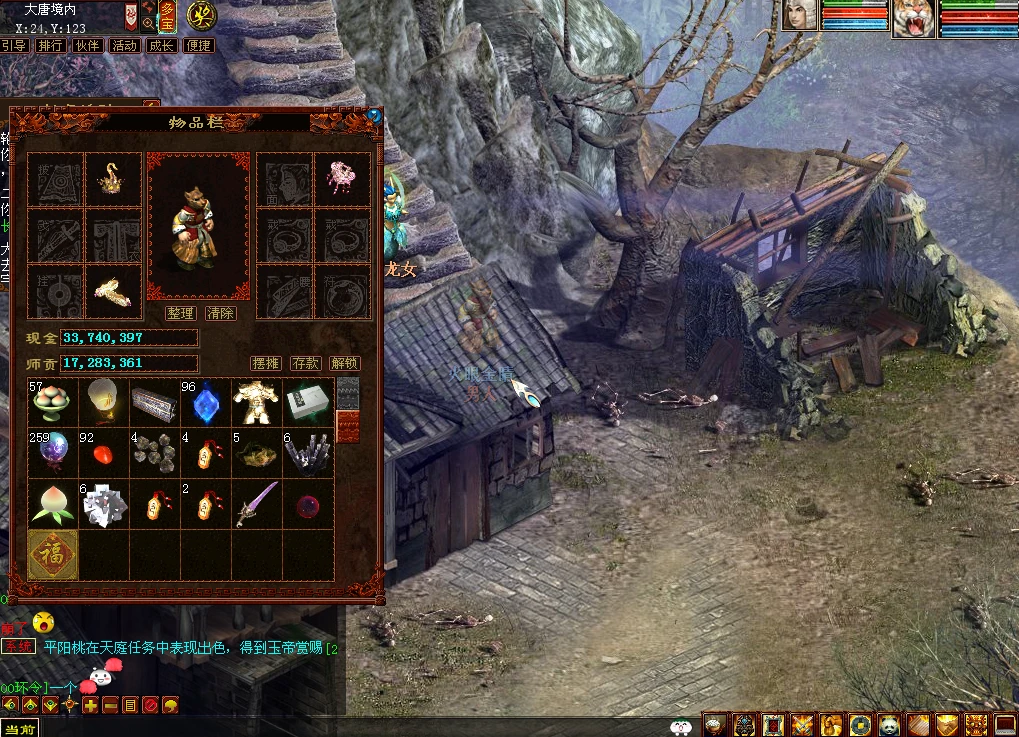Click the panda icon in bottom toolbar

[890, 724]
